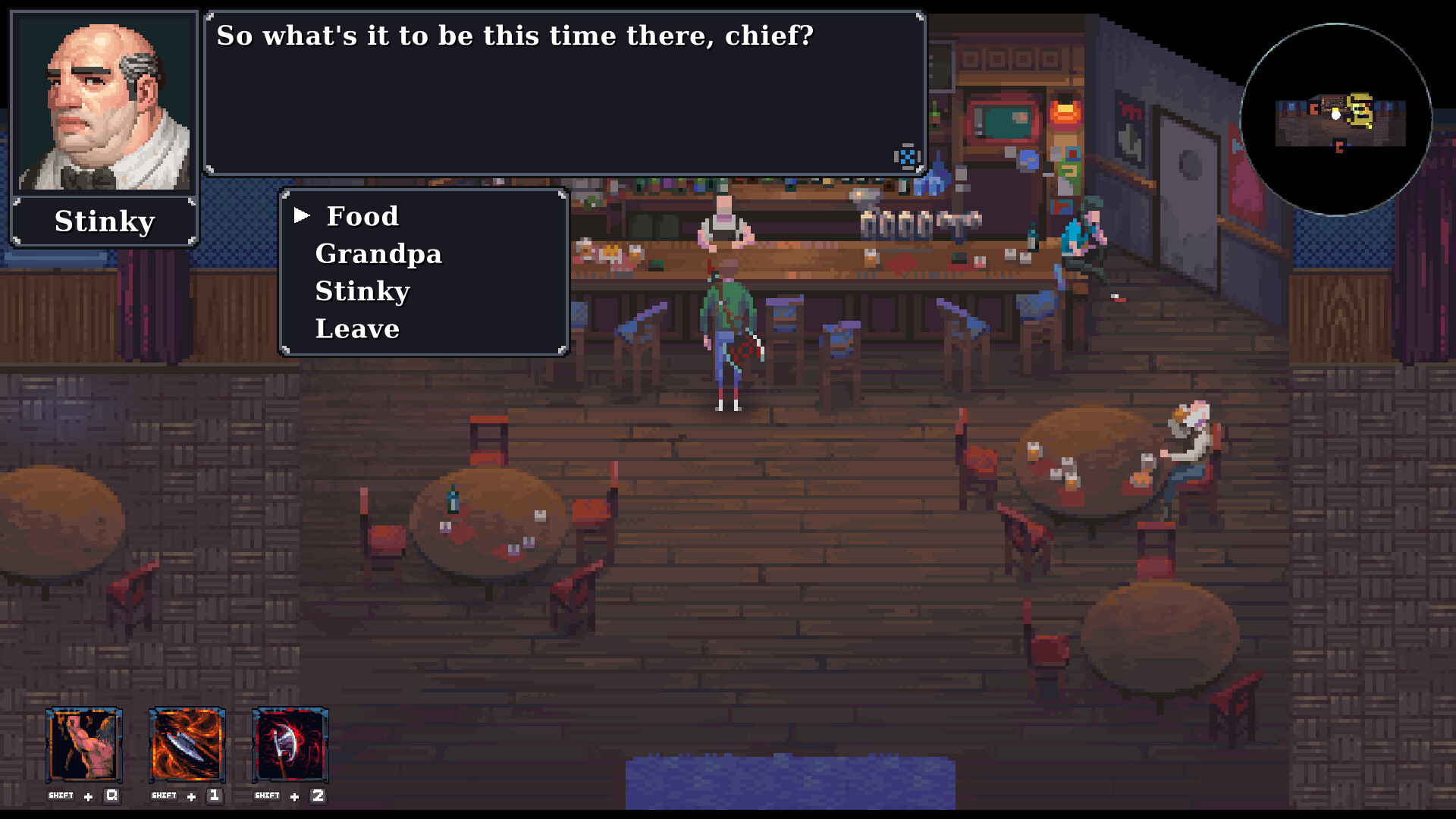
Task: Select the "Food" dialogue option
Action: tap(361, 216)
